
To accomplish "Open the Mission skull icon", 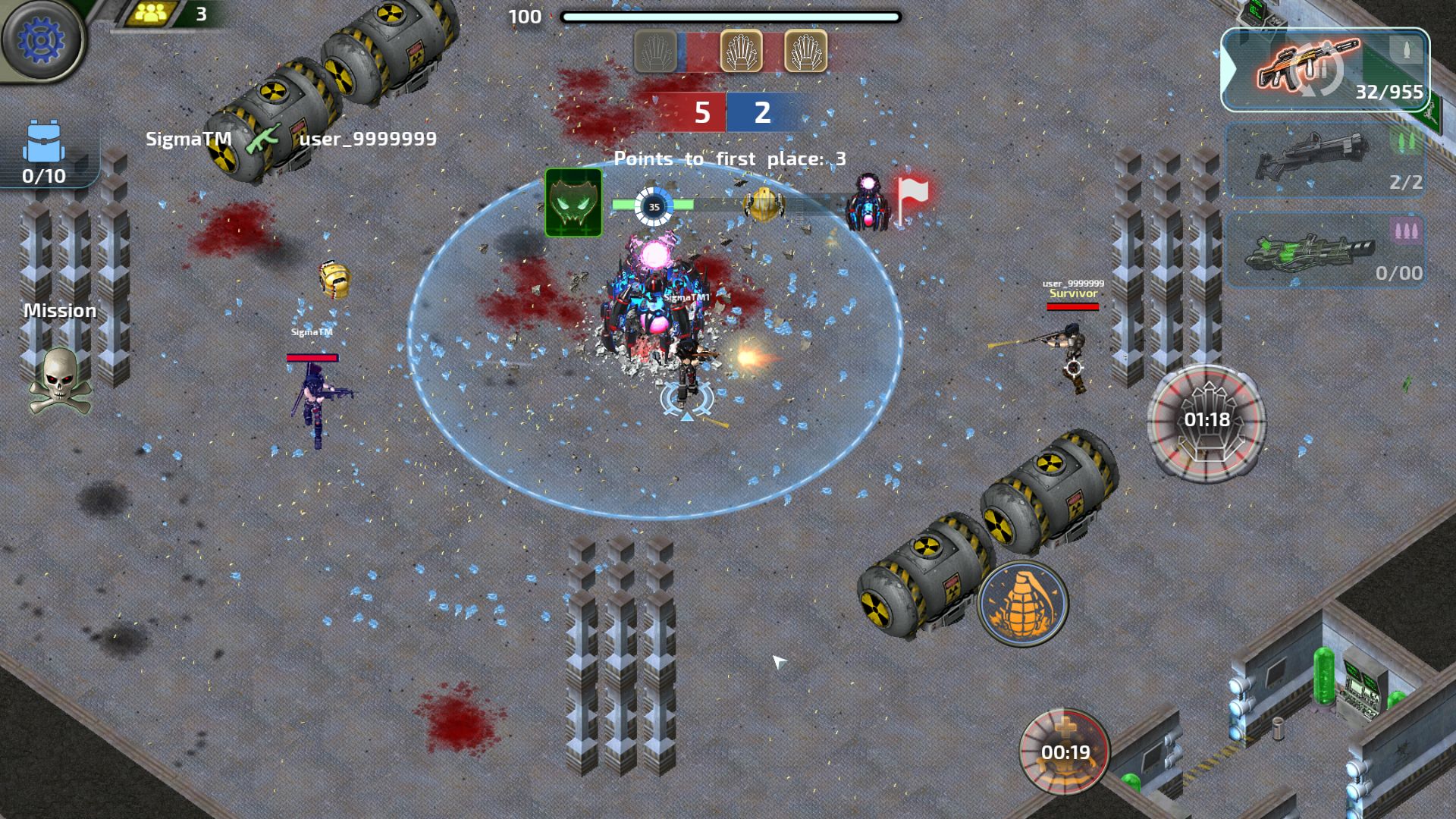I will coord(59,379).
